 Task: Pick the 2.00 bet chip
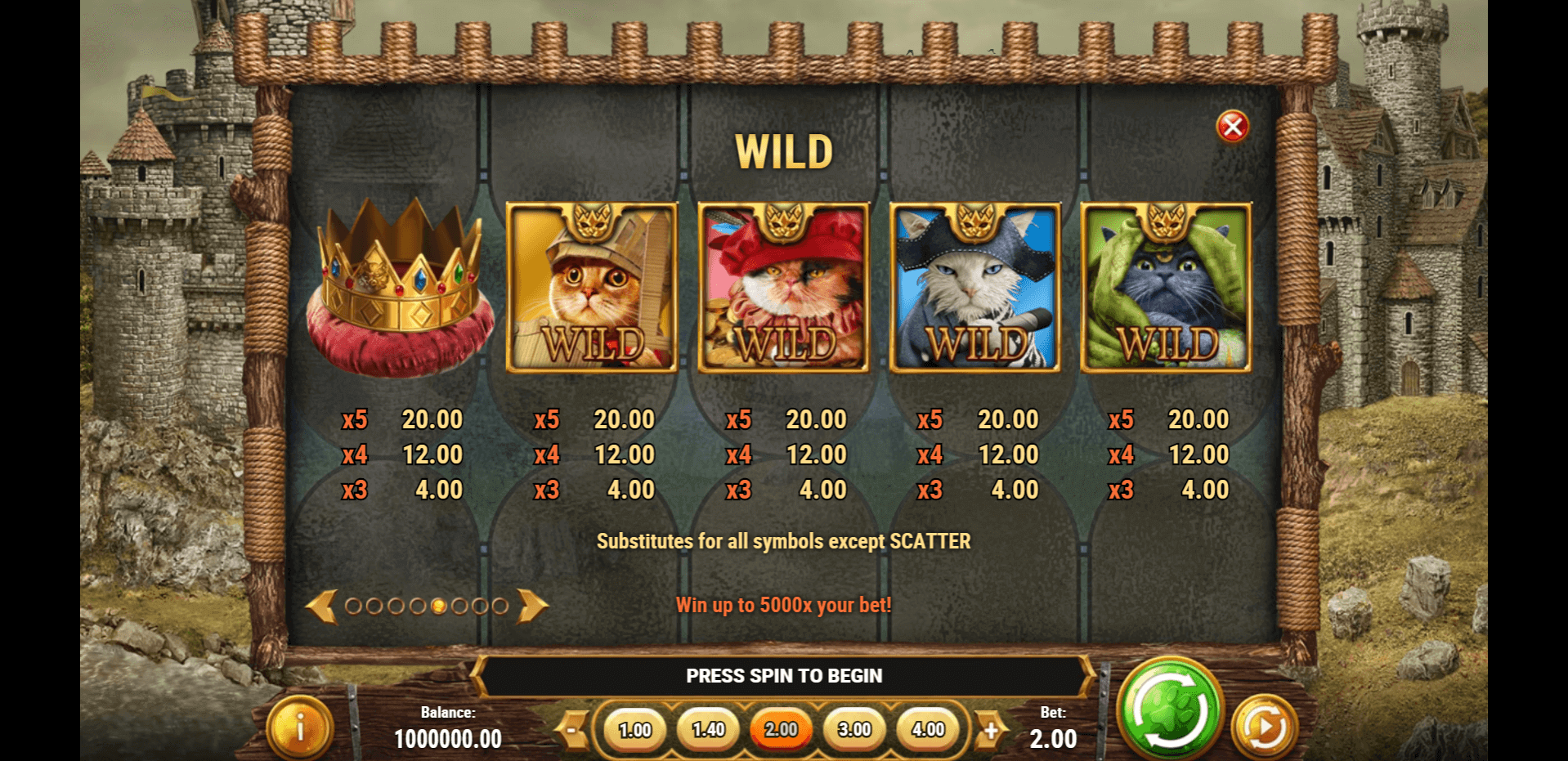point(782,729)
